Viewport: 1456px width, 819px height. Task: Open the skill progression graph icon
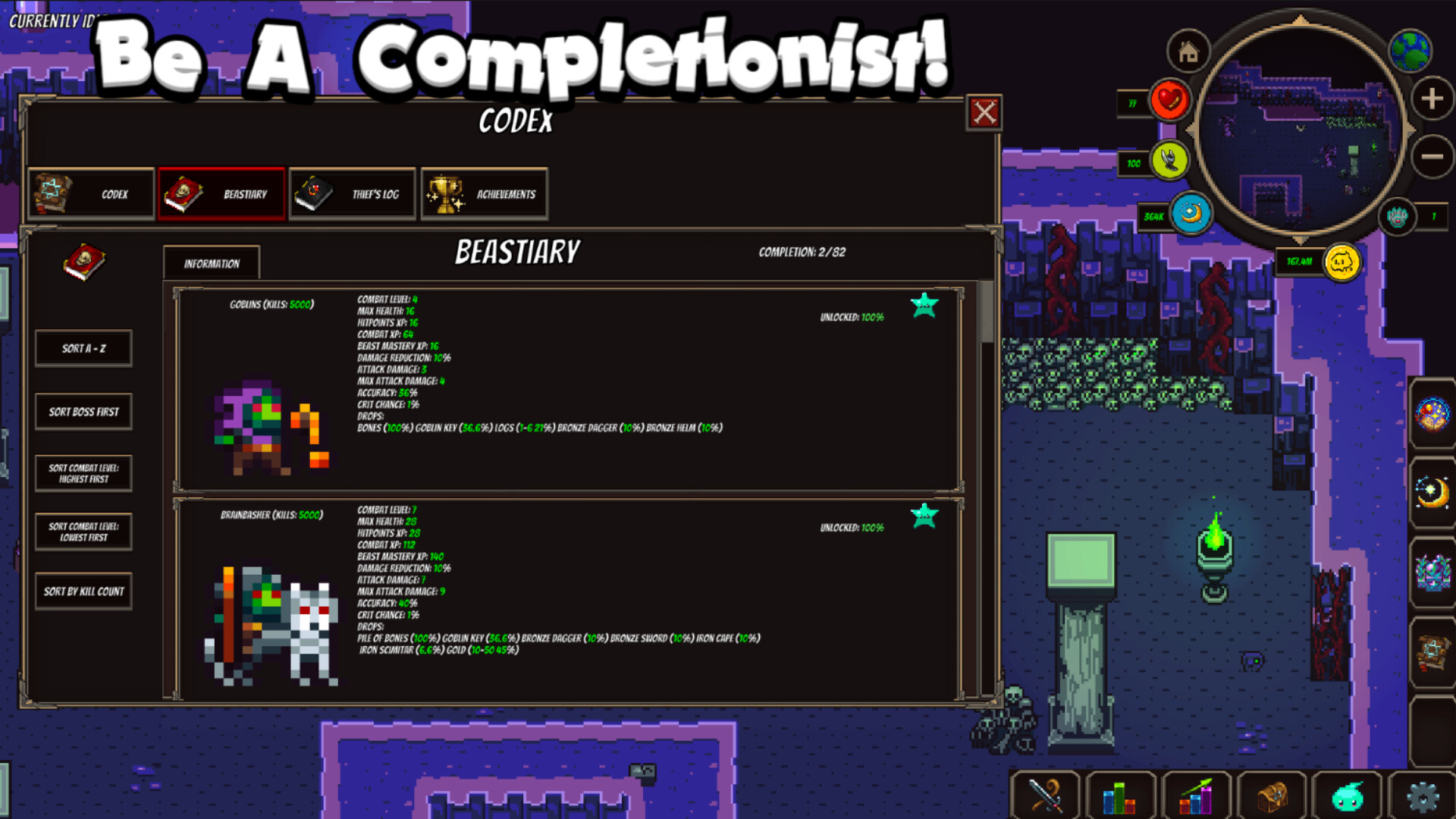pyautogui.click(x=1196, y=795)
